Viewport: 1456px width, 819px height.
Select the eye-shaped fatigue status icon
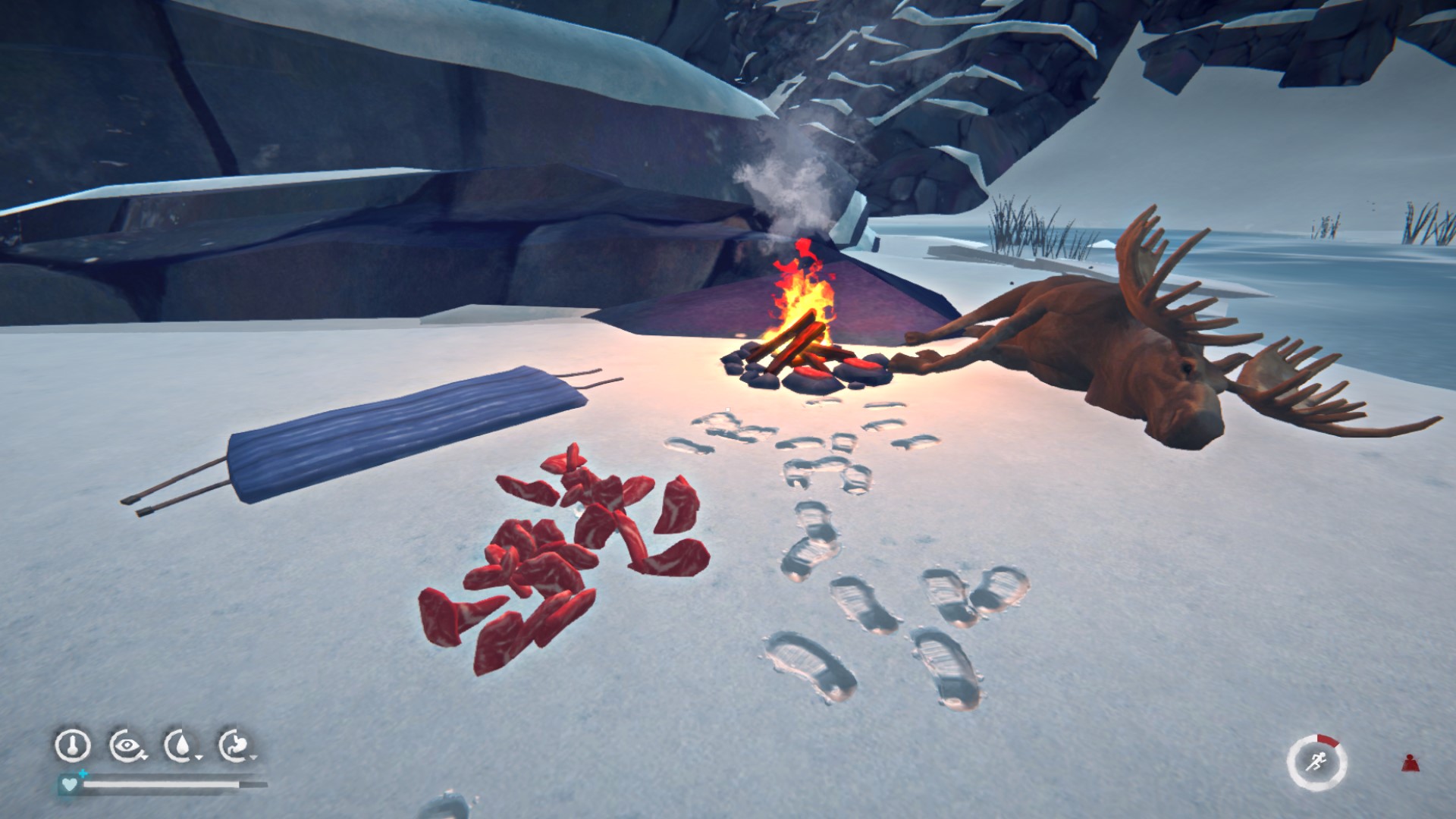tap(126, 745)
